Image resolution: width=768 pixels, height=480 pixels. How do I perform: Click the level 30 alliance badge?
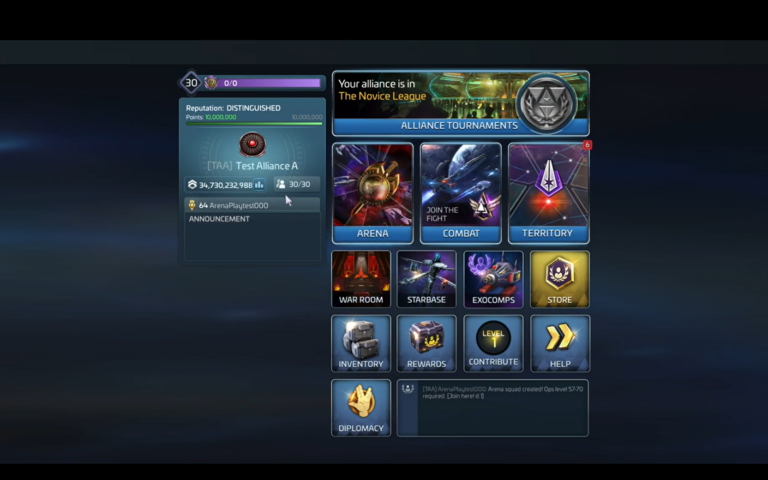(x=191, y=83)
